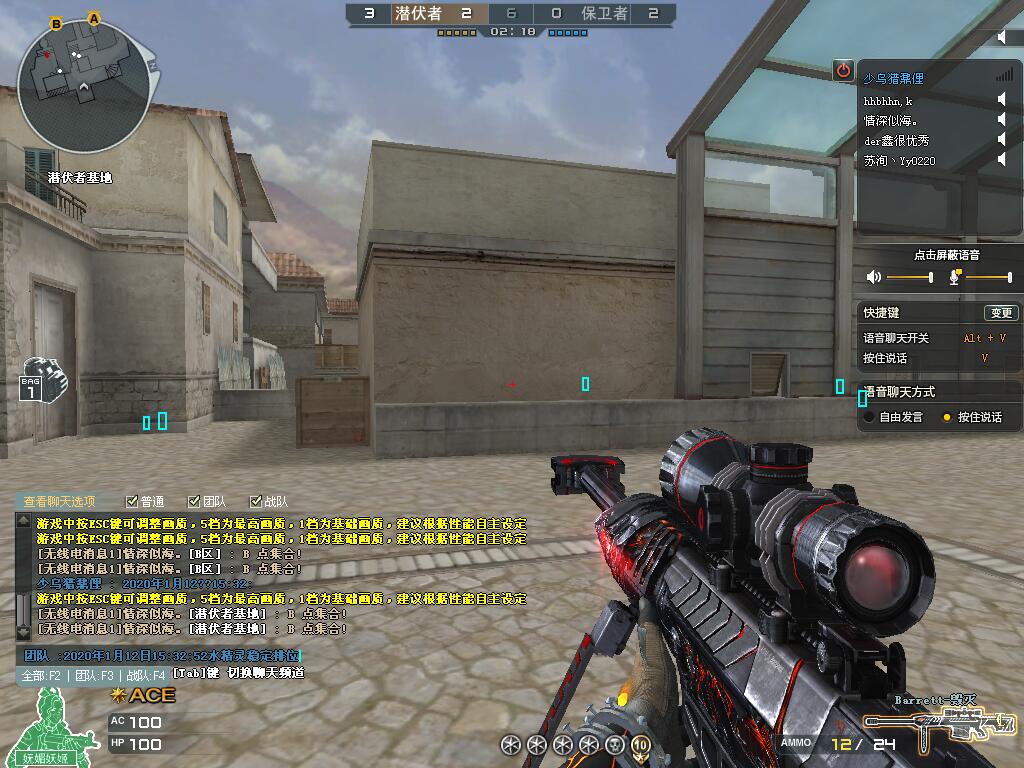Mute voice of player 情深似海。
This screenshot has width=1024, height=768.
pos(1001,120)
